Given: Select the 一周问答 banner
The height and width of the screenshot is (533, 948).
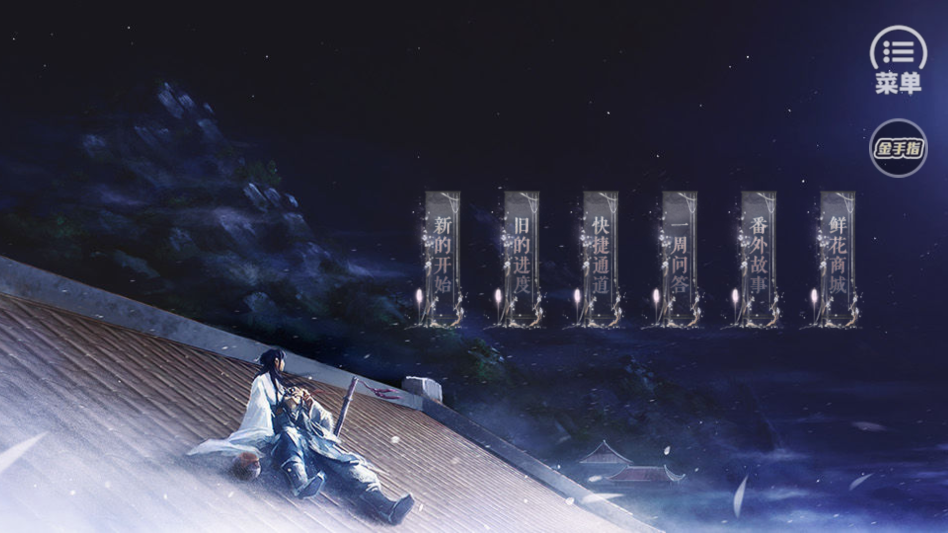Looking at the screenshot, I should [x=679, y=258].
